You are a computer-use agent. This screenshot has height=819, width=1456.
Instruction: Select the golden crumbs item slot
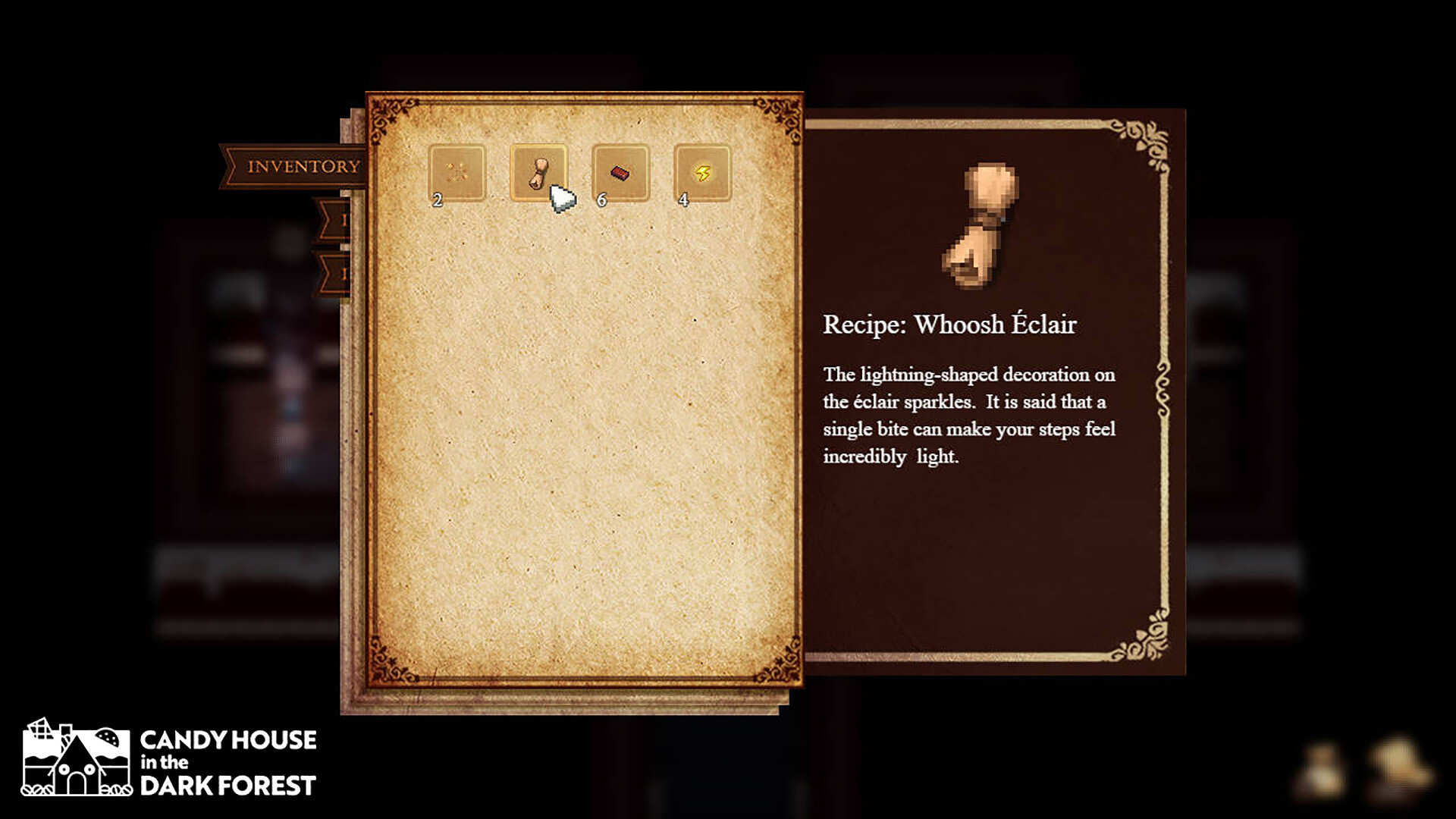click(x=457, y=173)
